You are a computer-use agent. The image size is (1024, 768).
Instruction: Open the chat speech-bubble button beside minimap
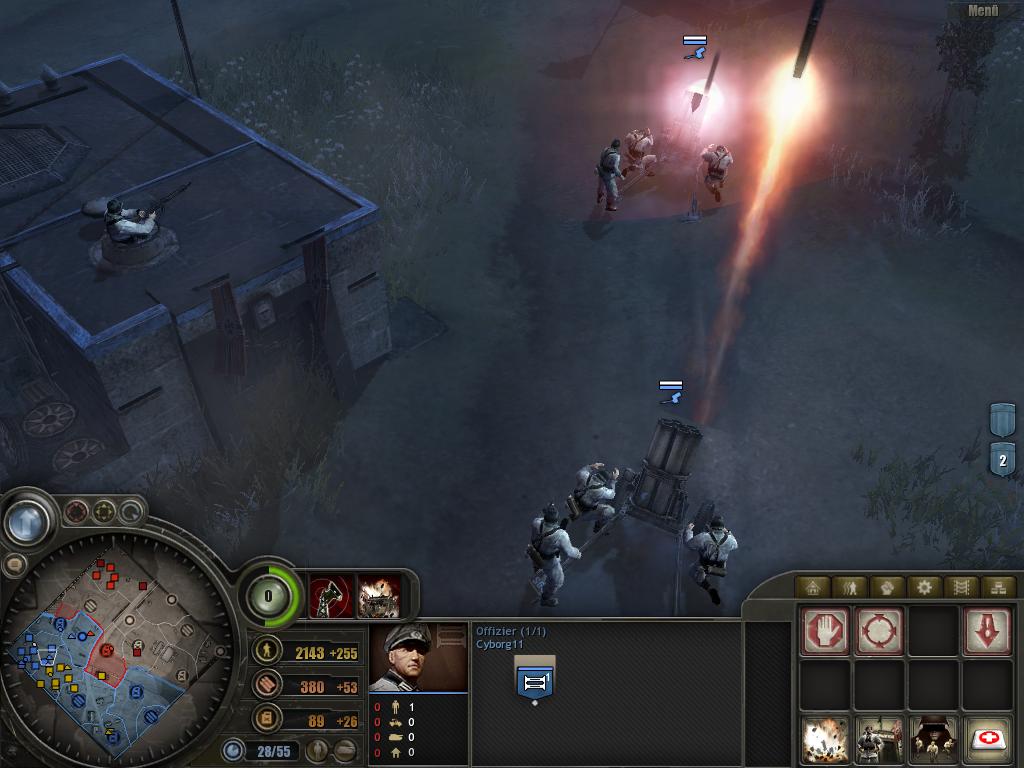click(x=13, y=564)
